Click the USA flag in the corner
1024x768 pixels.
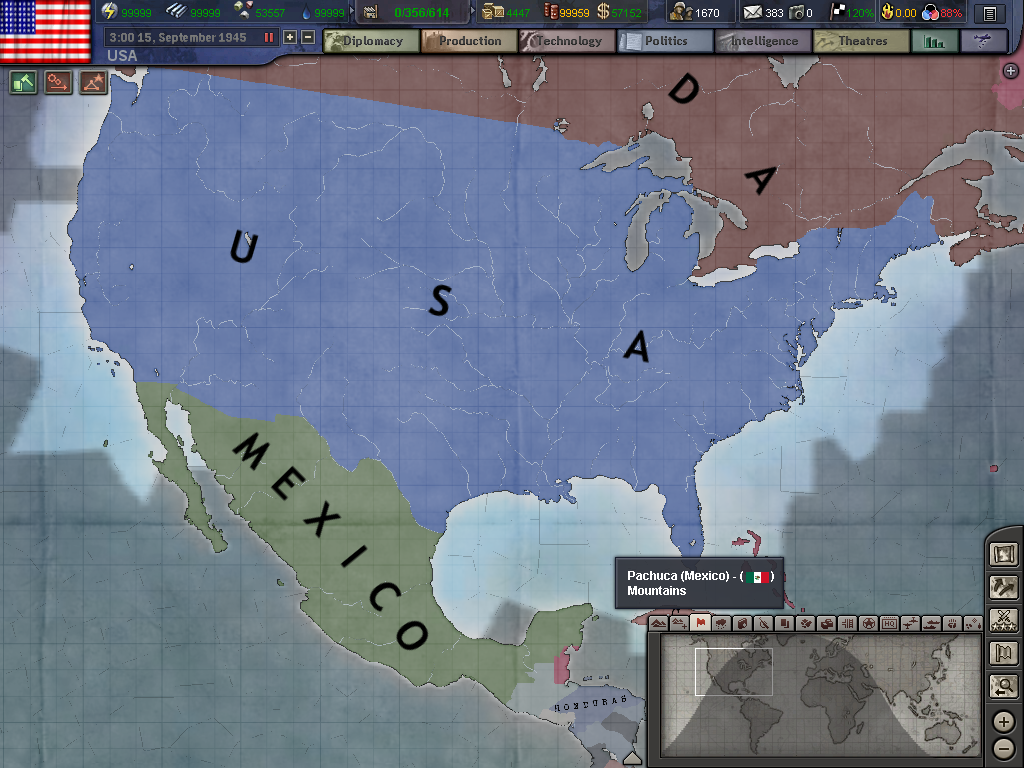pyautogui.click(x=45, y=30)
